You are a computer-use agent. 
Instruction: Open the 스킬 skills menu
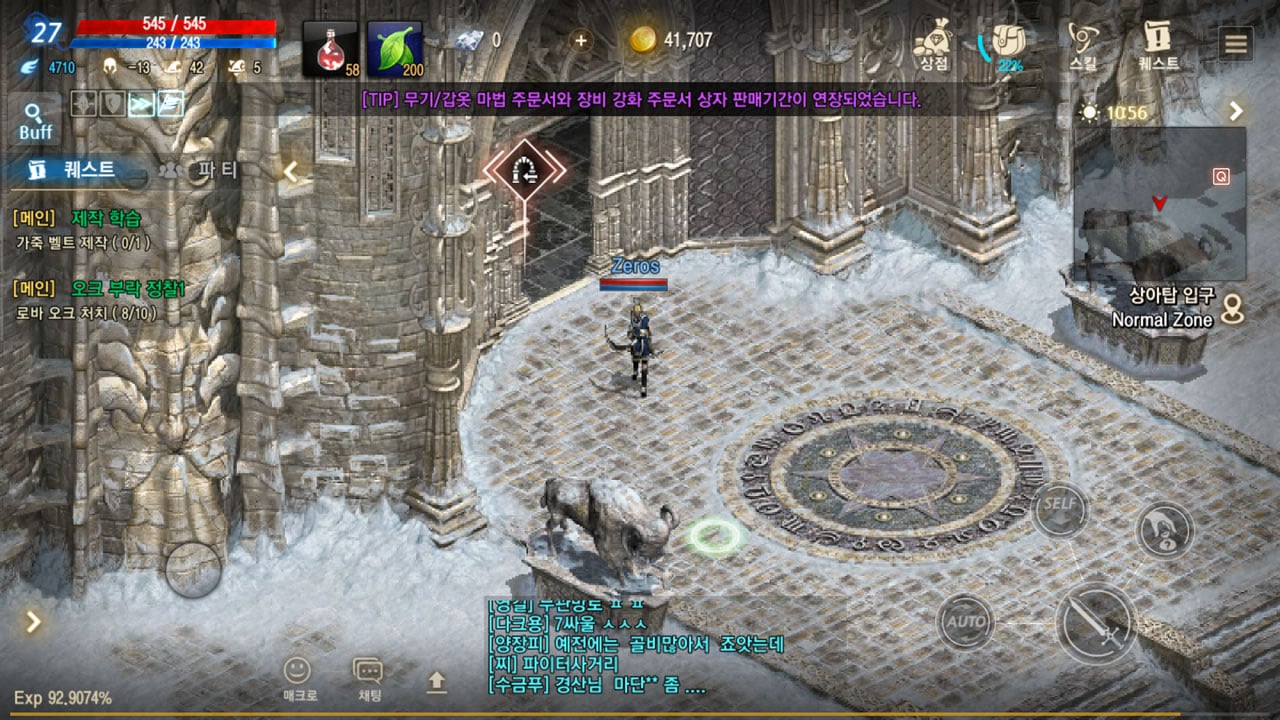pos(1083,45)
